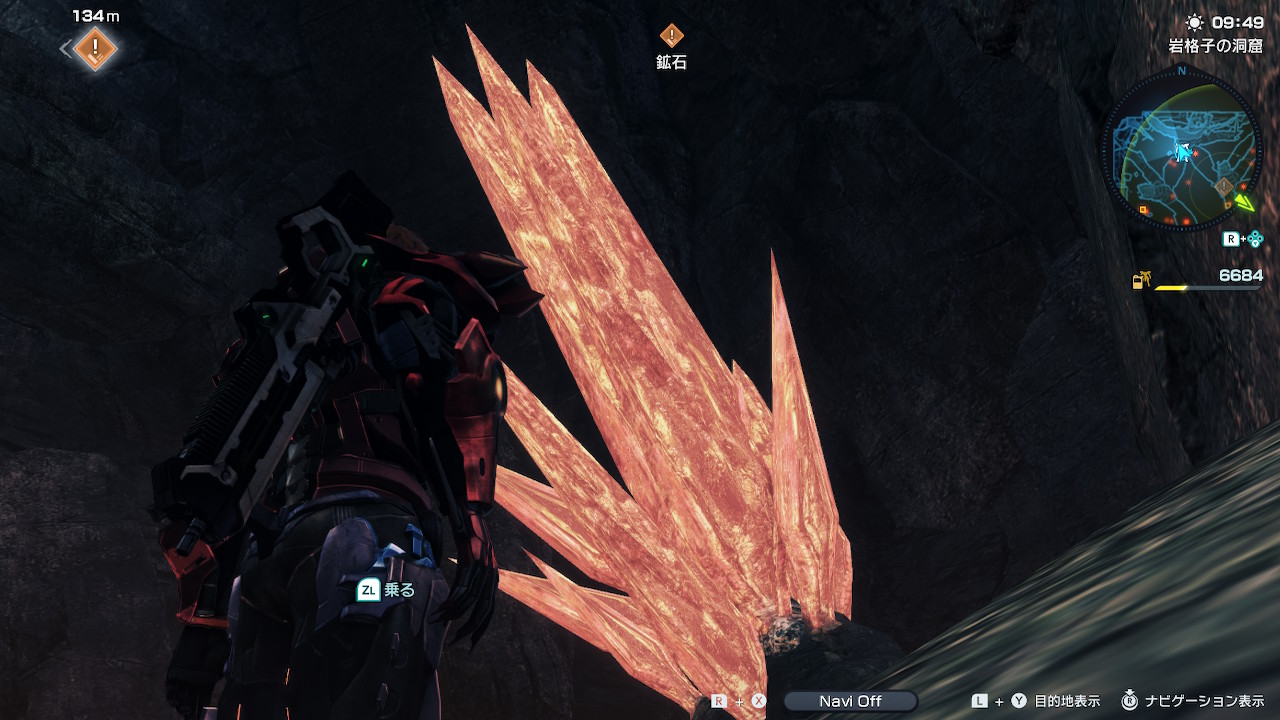
Task: Click the circular minimap
Action: 1181,150
